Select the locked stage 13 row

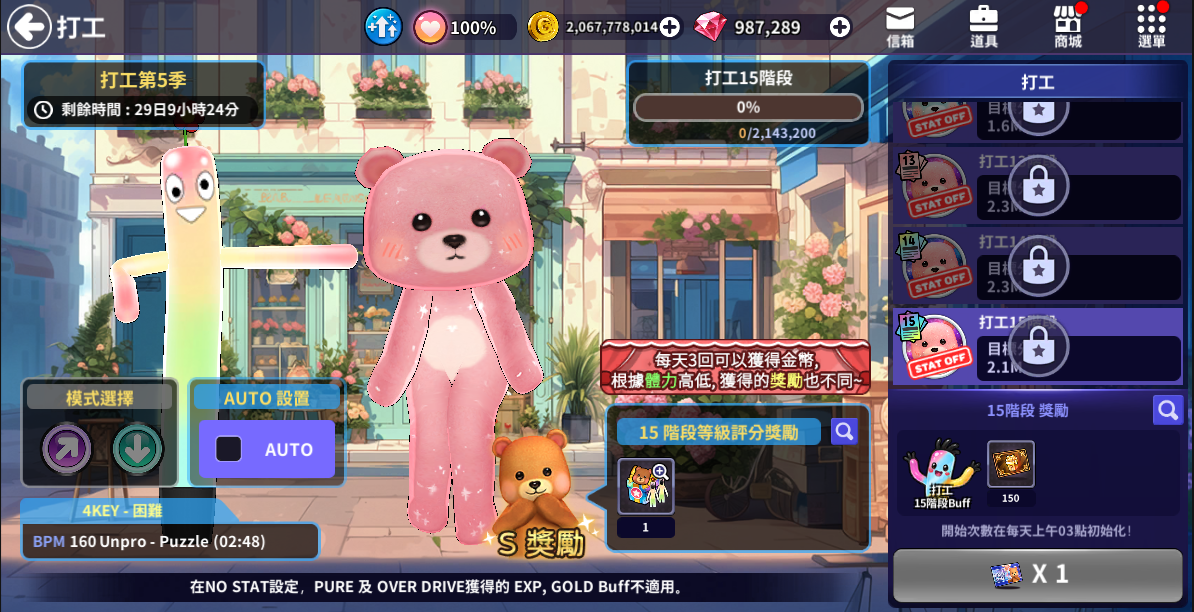pos(1037,184)
